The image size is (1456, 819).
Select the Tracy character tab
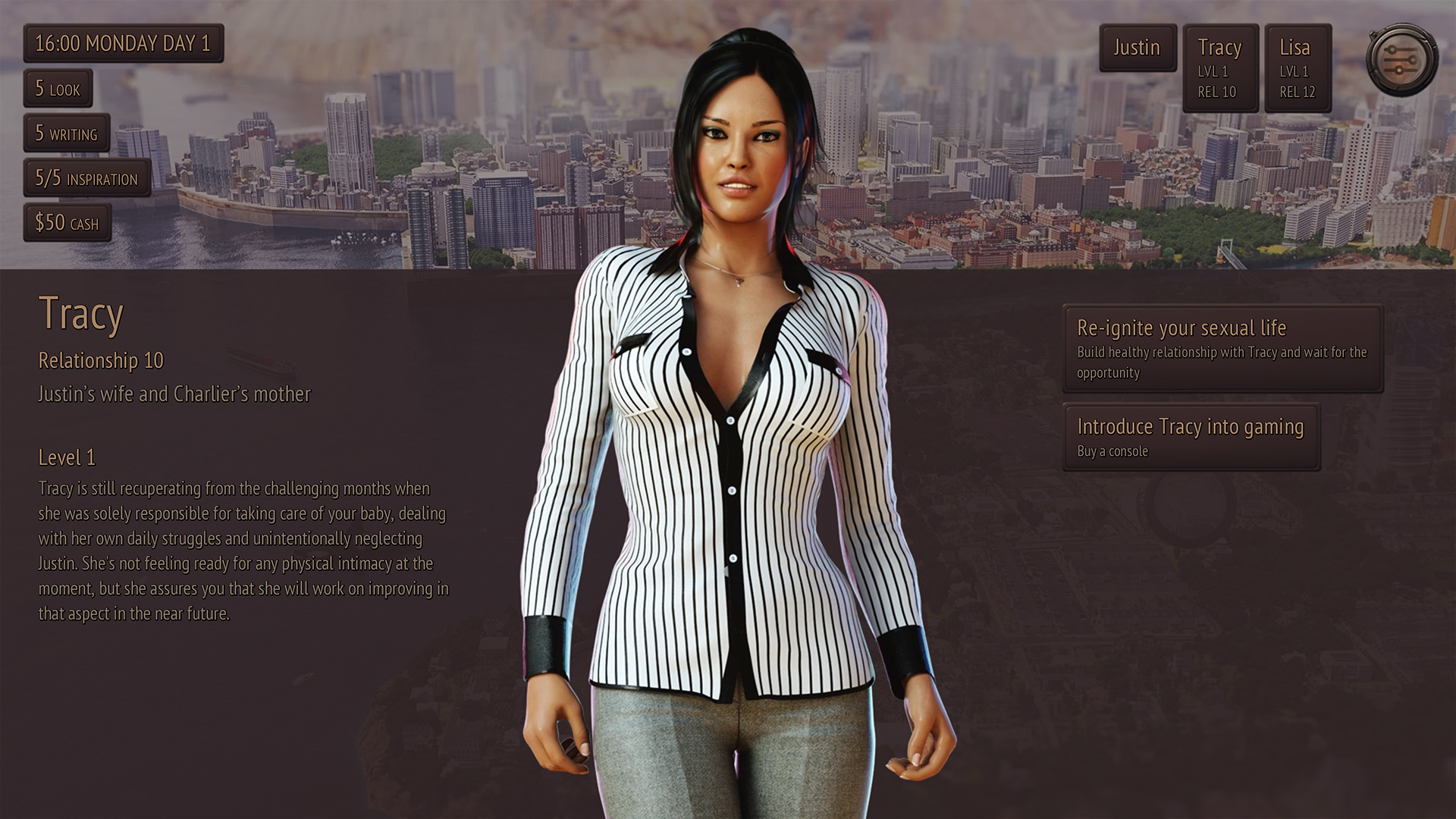(x=1220, y=68)
